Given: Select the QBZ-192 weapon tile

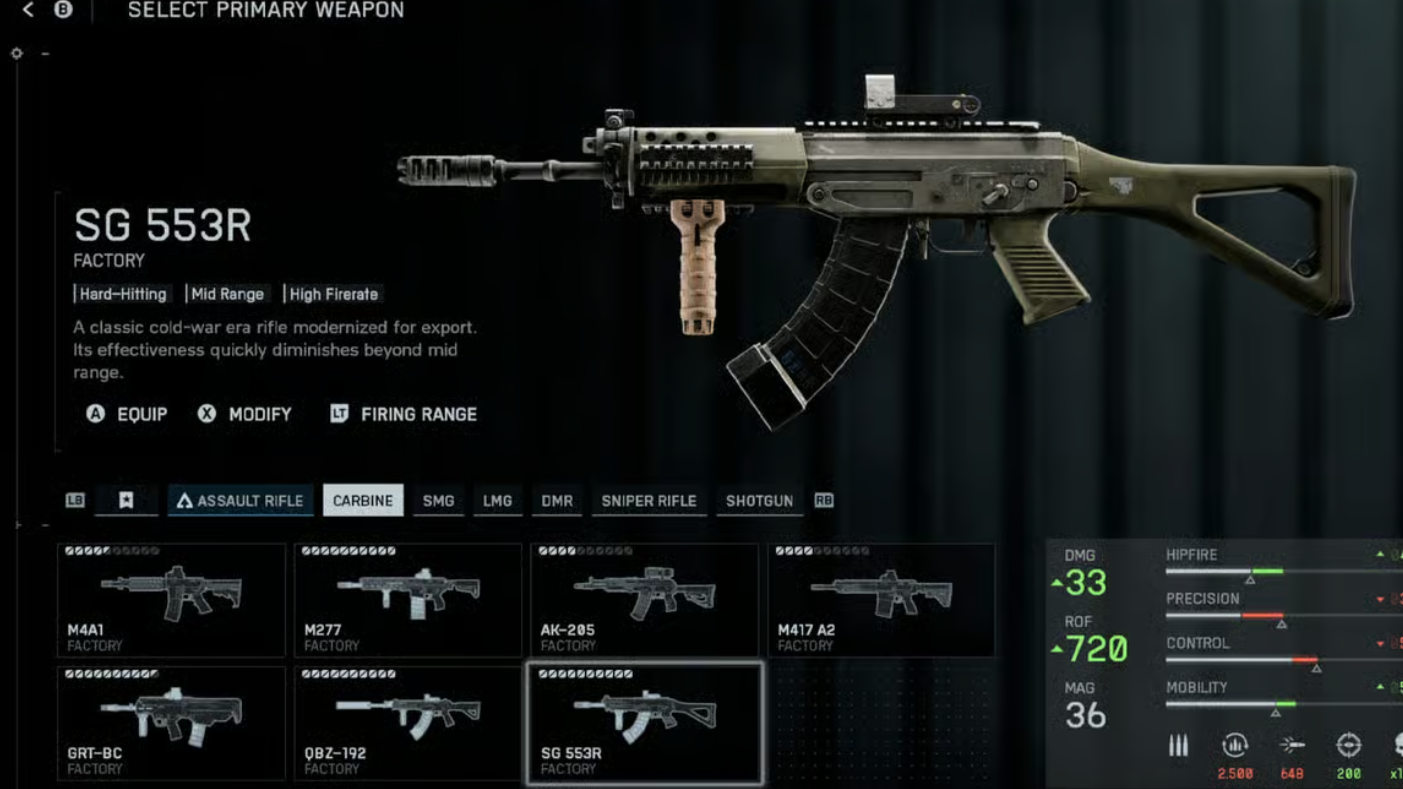Looking at the screenshot, I should click(x=408, y=723).
